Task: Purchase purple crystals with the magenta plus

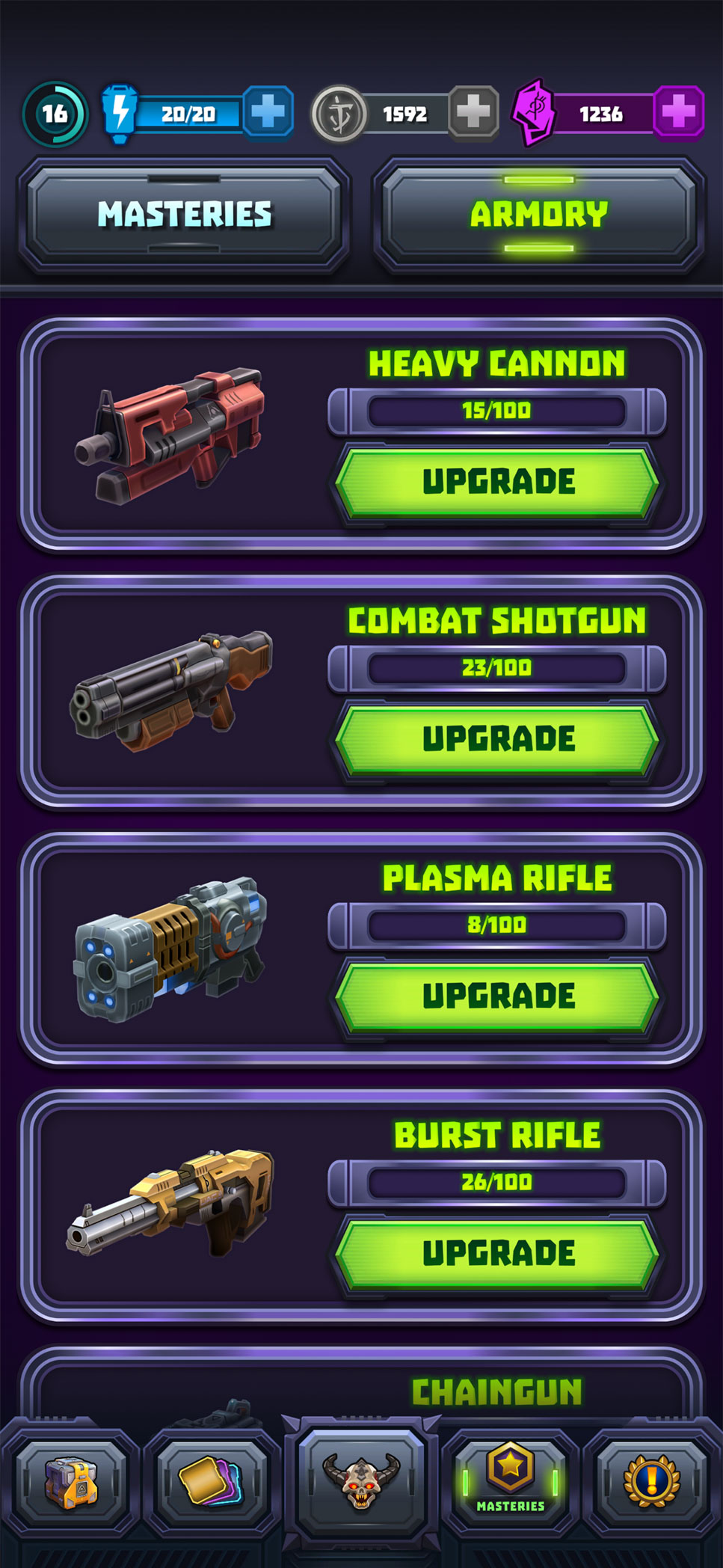Action: [x=678, y=113]
